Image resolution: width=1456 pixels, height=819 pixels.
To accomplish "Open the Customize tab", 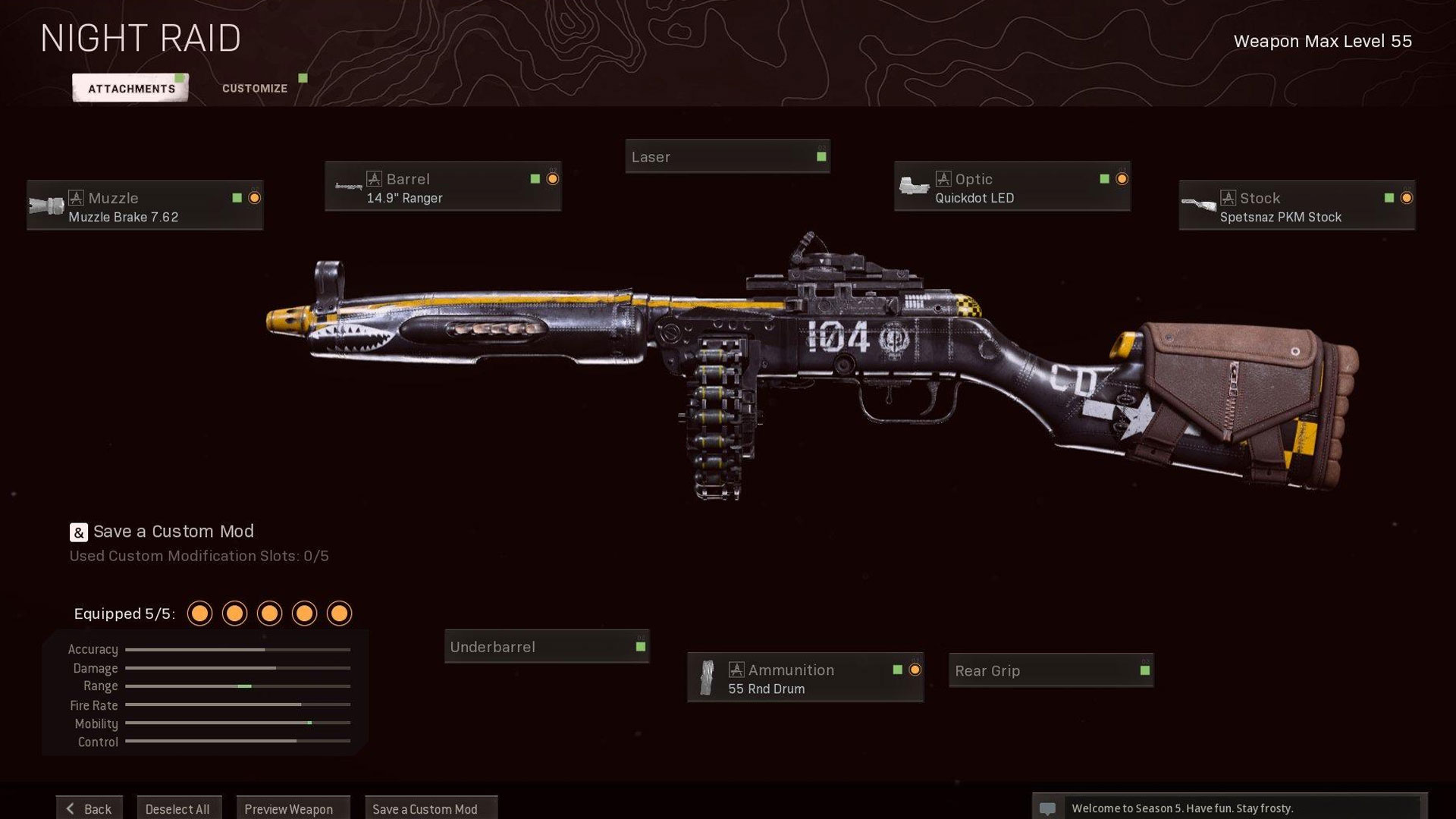I will tap(255, 88).
